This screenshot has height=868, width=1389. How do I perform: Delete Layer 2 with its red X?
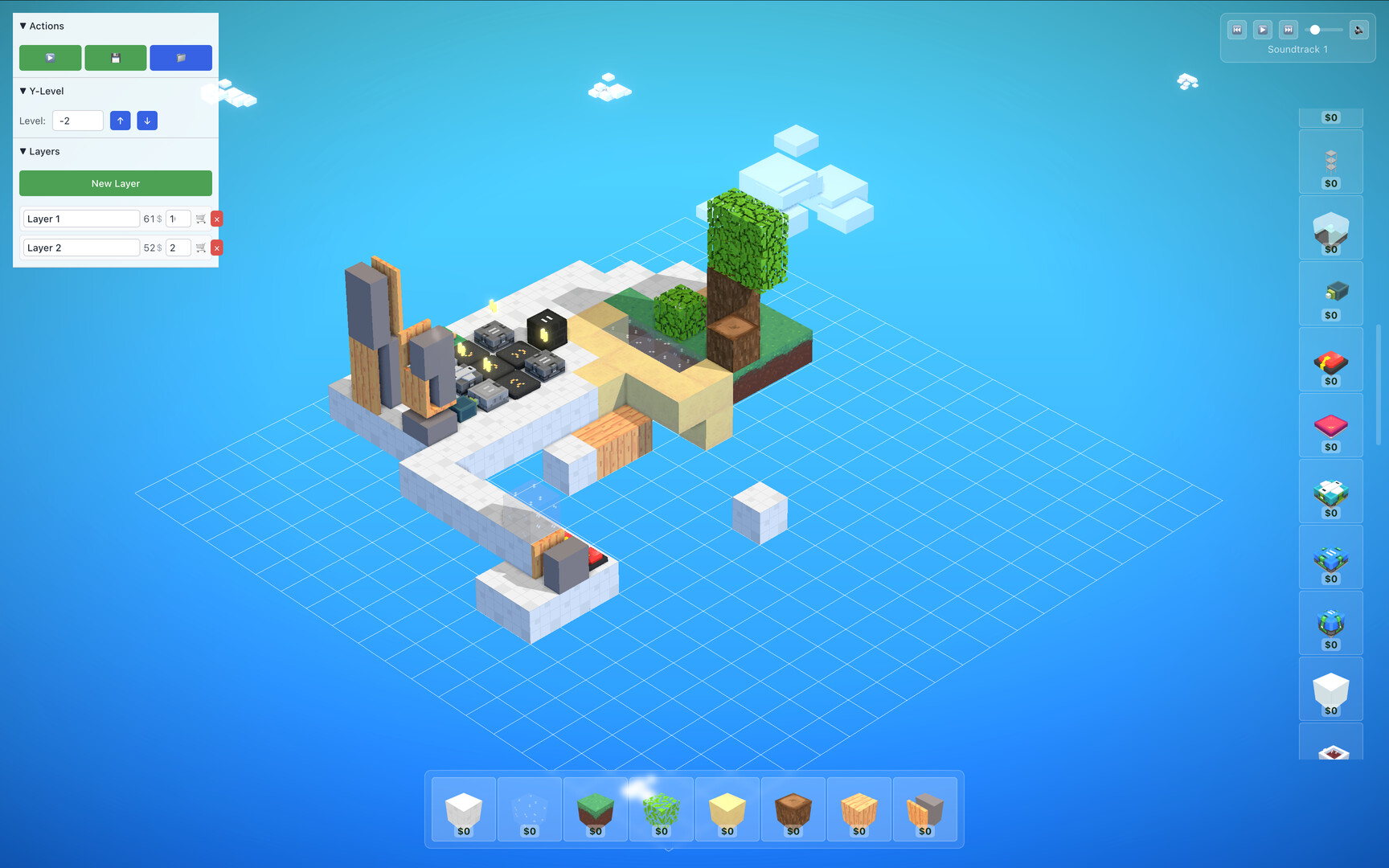(216, 248)
